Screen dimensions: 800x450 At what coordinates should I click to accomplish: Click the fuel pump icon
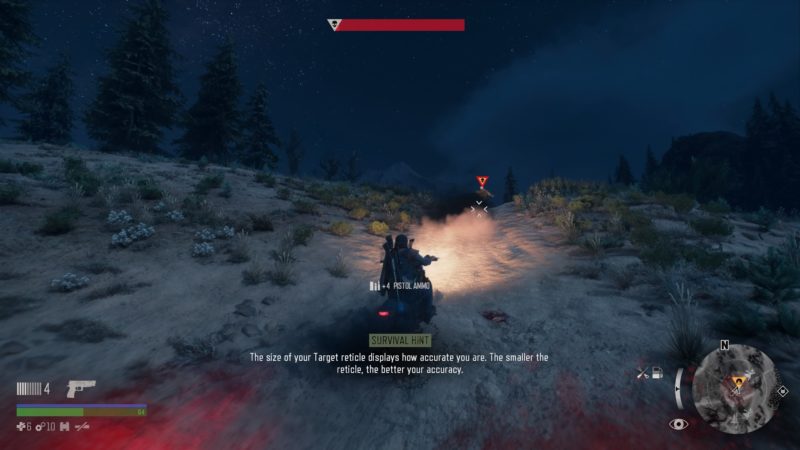(657, 374)
